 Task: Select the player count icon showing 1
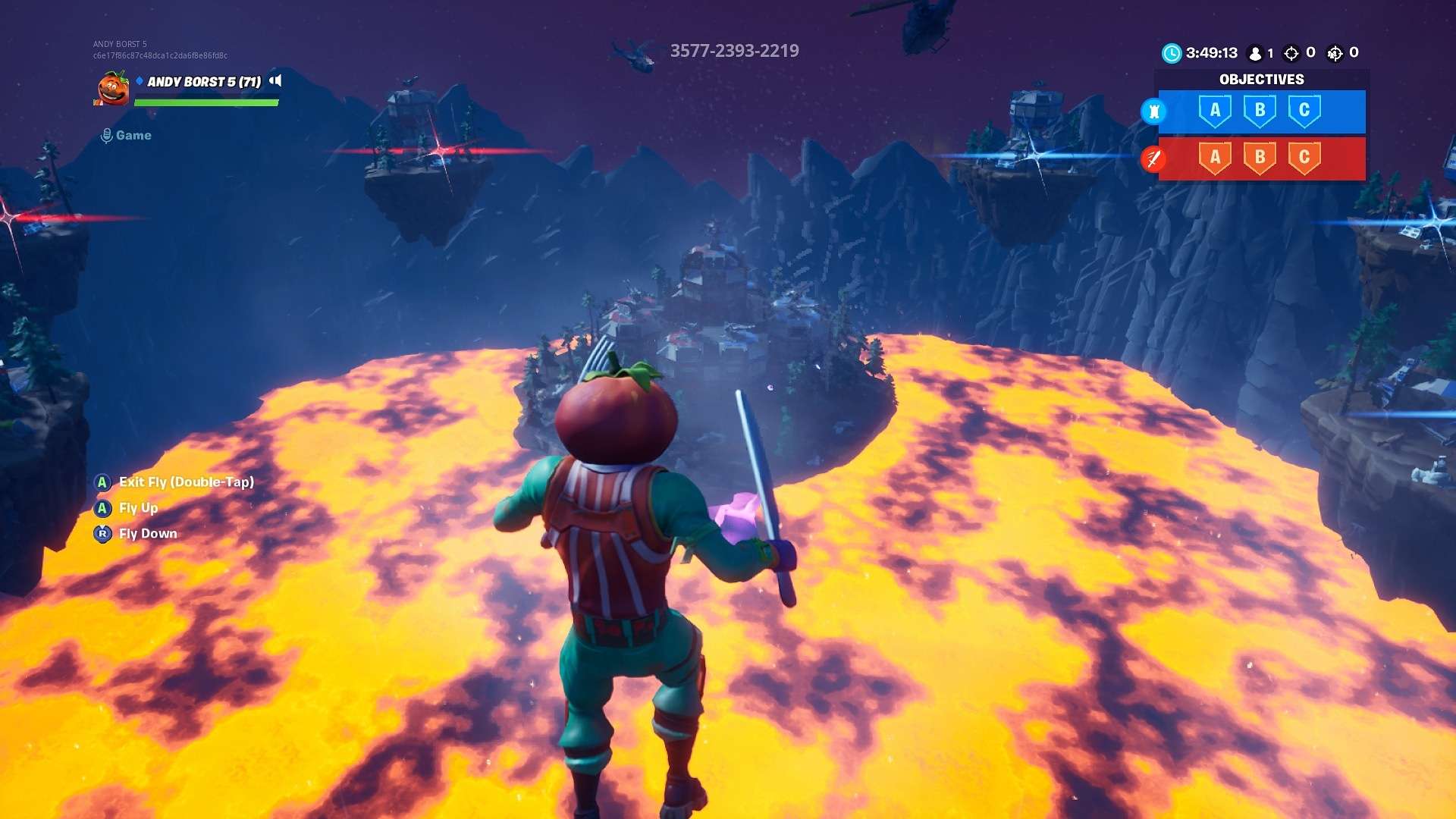[1255, 53]
